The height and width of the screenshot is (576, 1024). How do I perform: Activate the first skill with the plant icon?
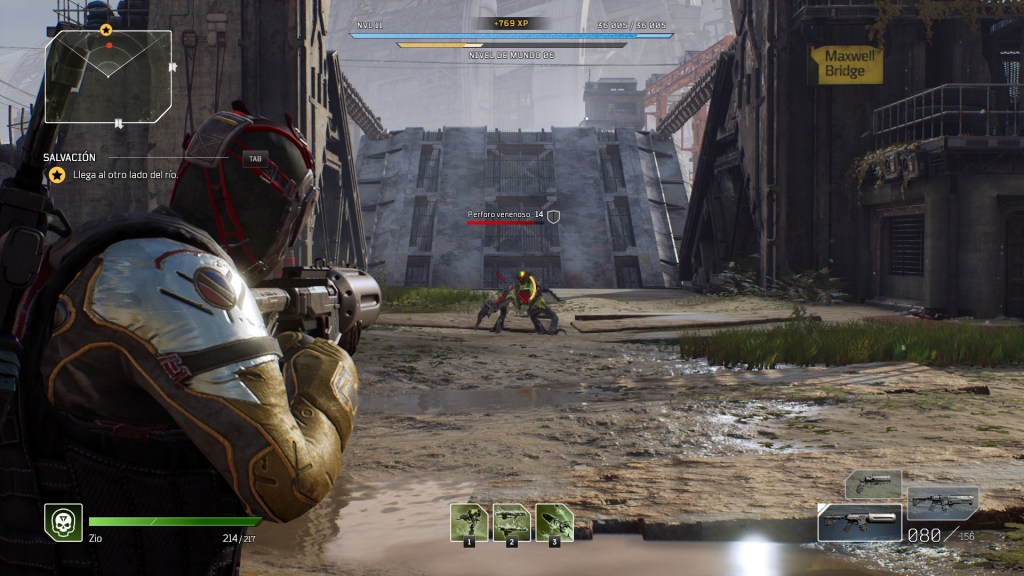469,521
